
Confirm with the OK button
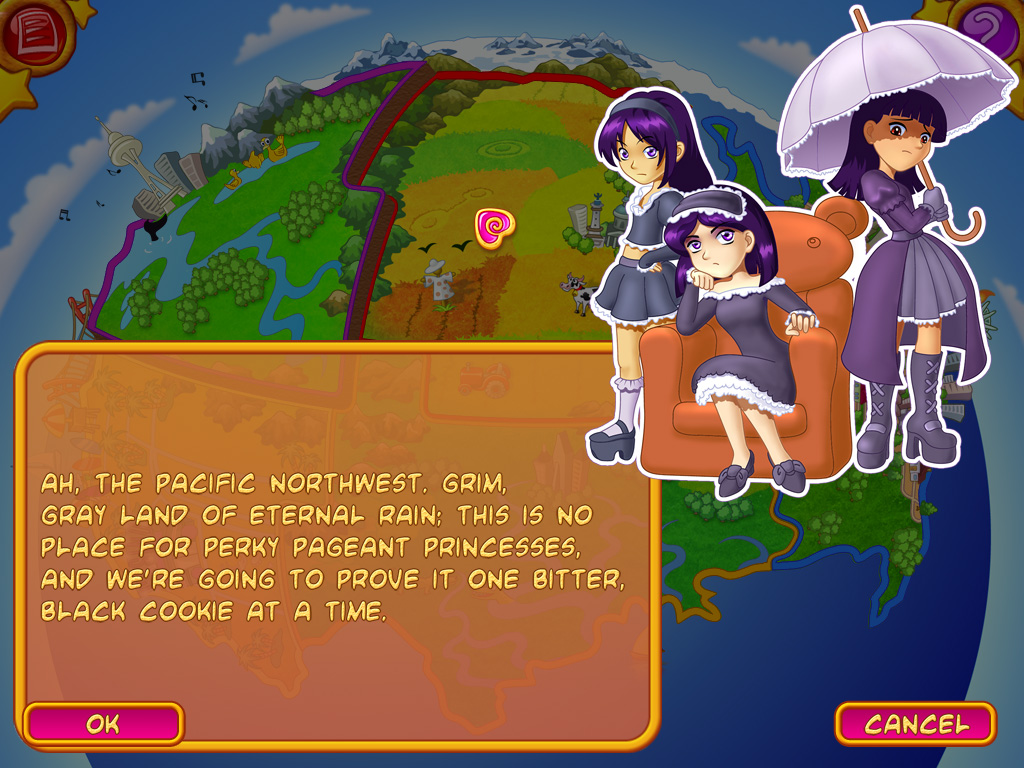(x=103, y=723)
